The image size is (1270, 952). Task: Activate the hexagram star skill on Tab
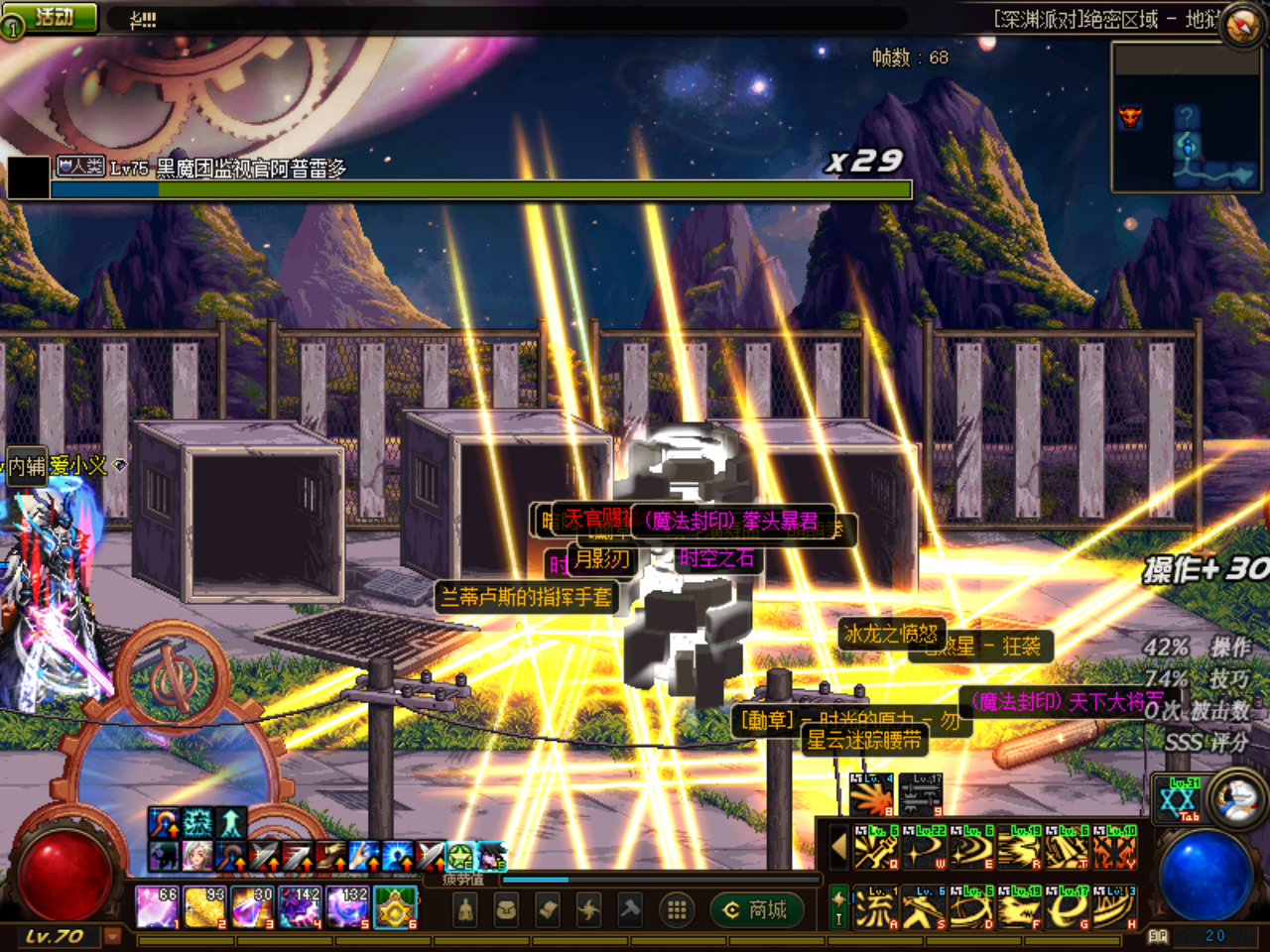[1178, 799]
